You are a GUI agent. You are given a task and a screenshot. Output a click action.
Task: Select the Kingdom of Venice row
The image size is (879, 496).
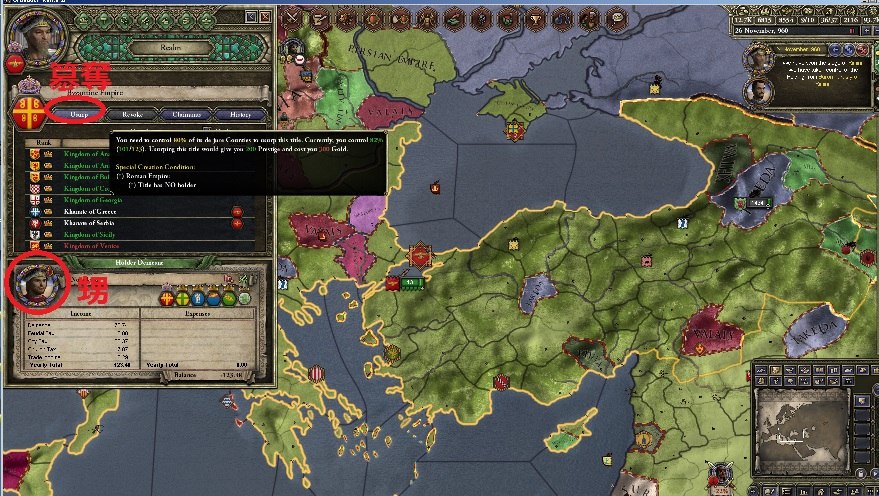click(91, 245)
